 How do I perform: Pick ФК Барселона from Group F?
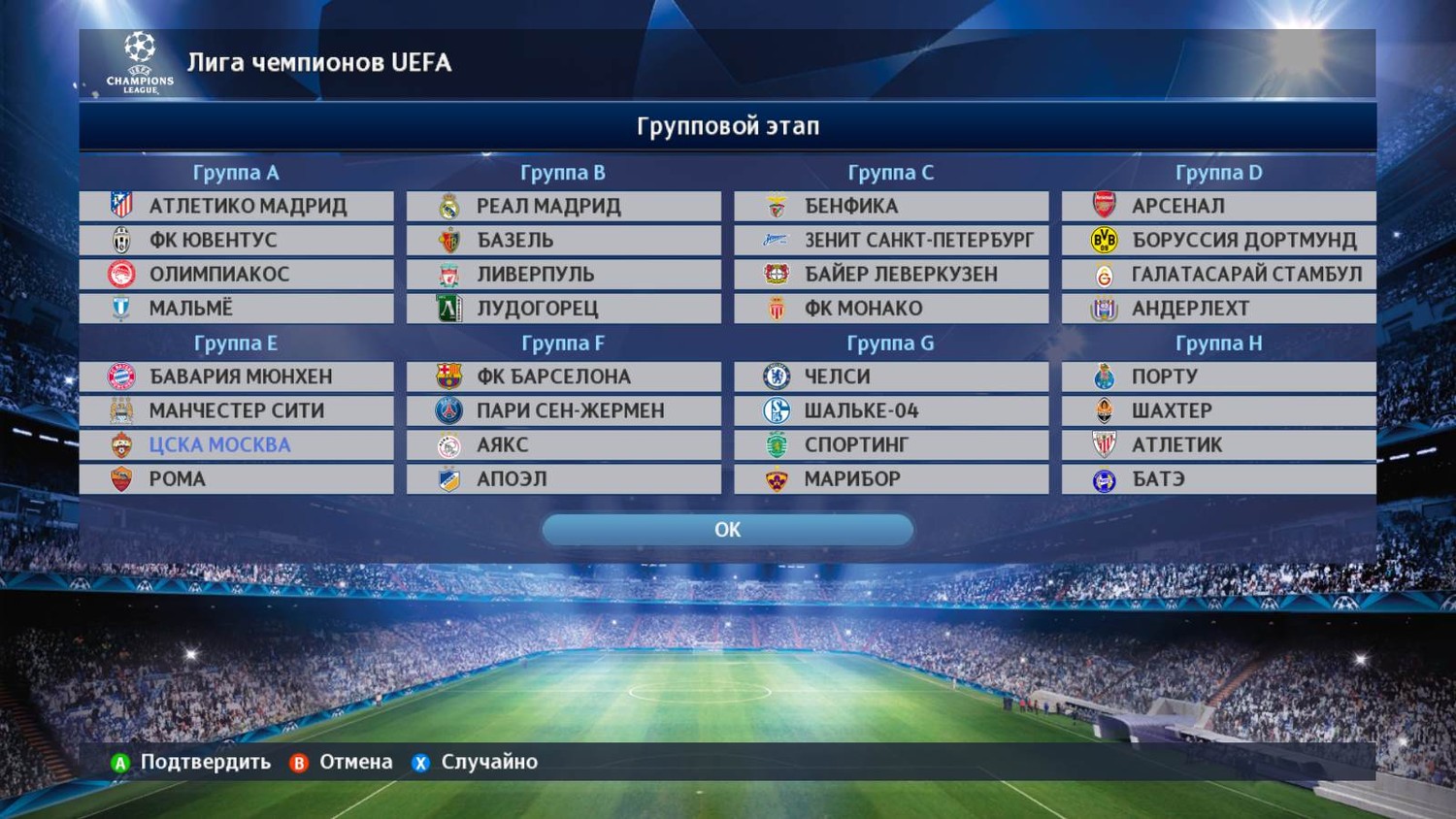tap(564, 377)
